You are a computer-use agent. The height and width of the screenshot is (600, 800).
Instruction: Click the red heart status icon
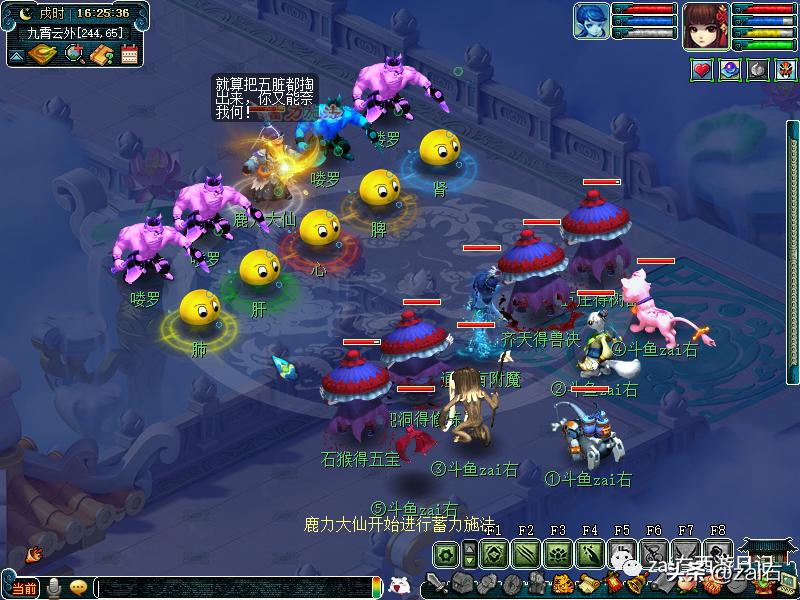click(x=702, y=70)
